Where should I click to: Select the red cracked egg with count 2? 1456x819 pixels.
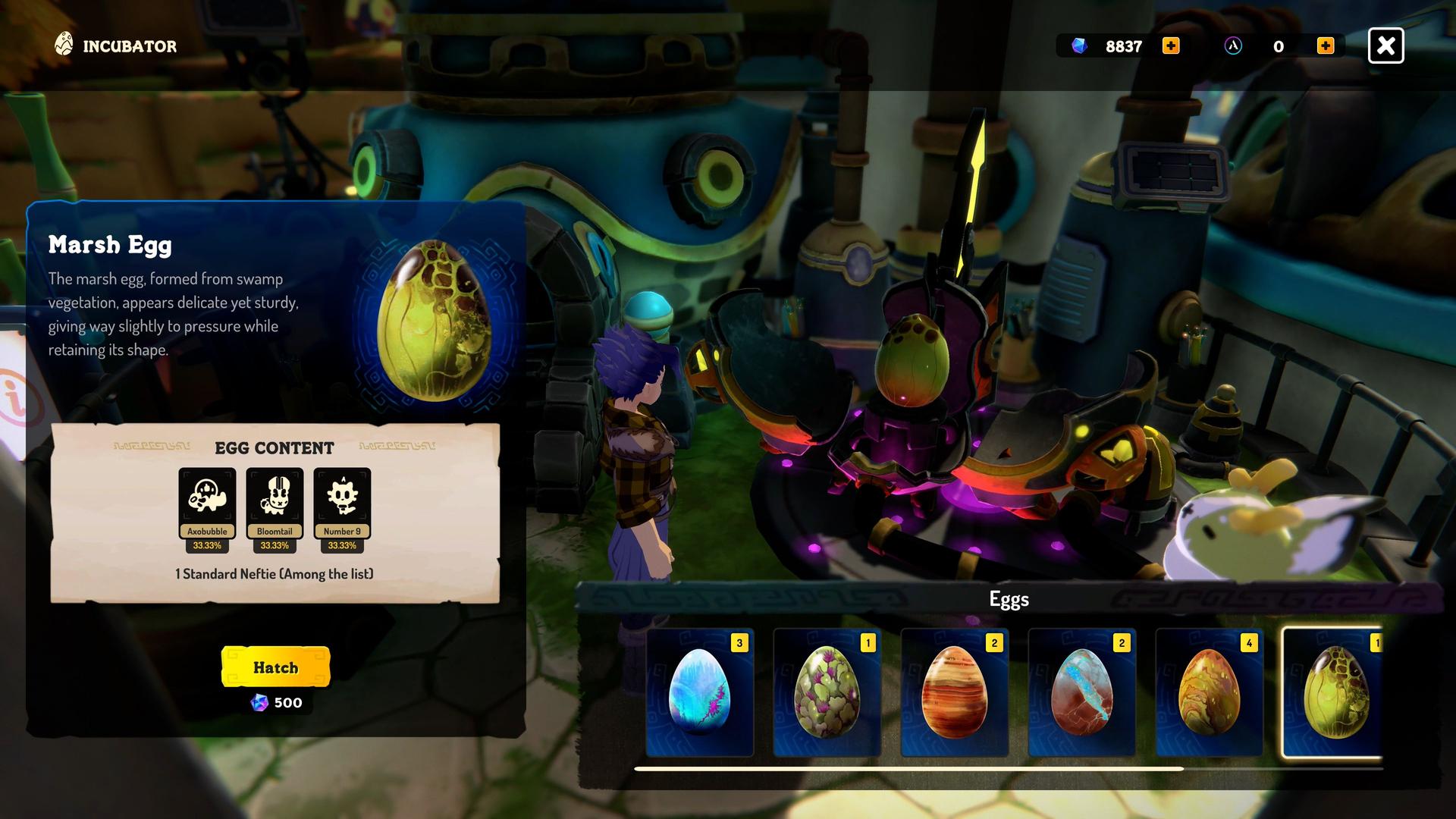[x=1081, y=694]
